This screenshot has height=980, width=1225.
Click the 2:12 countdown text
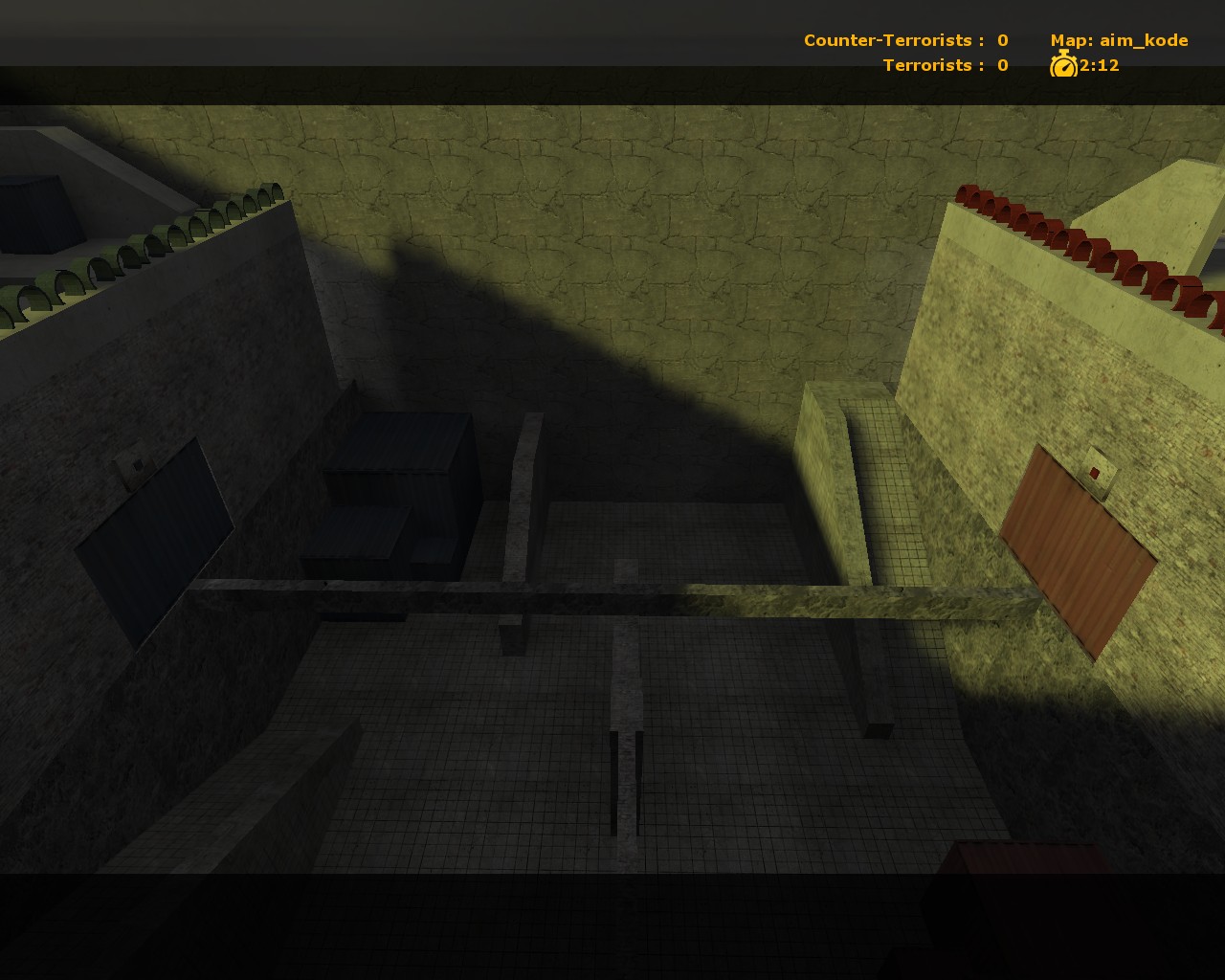1099,67
